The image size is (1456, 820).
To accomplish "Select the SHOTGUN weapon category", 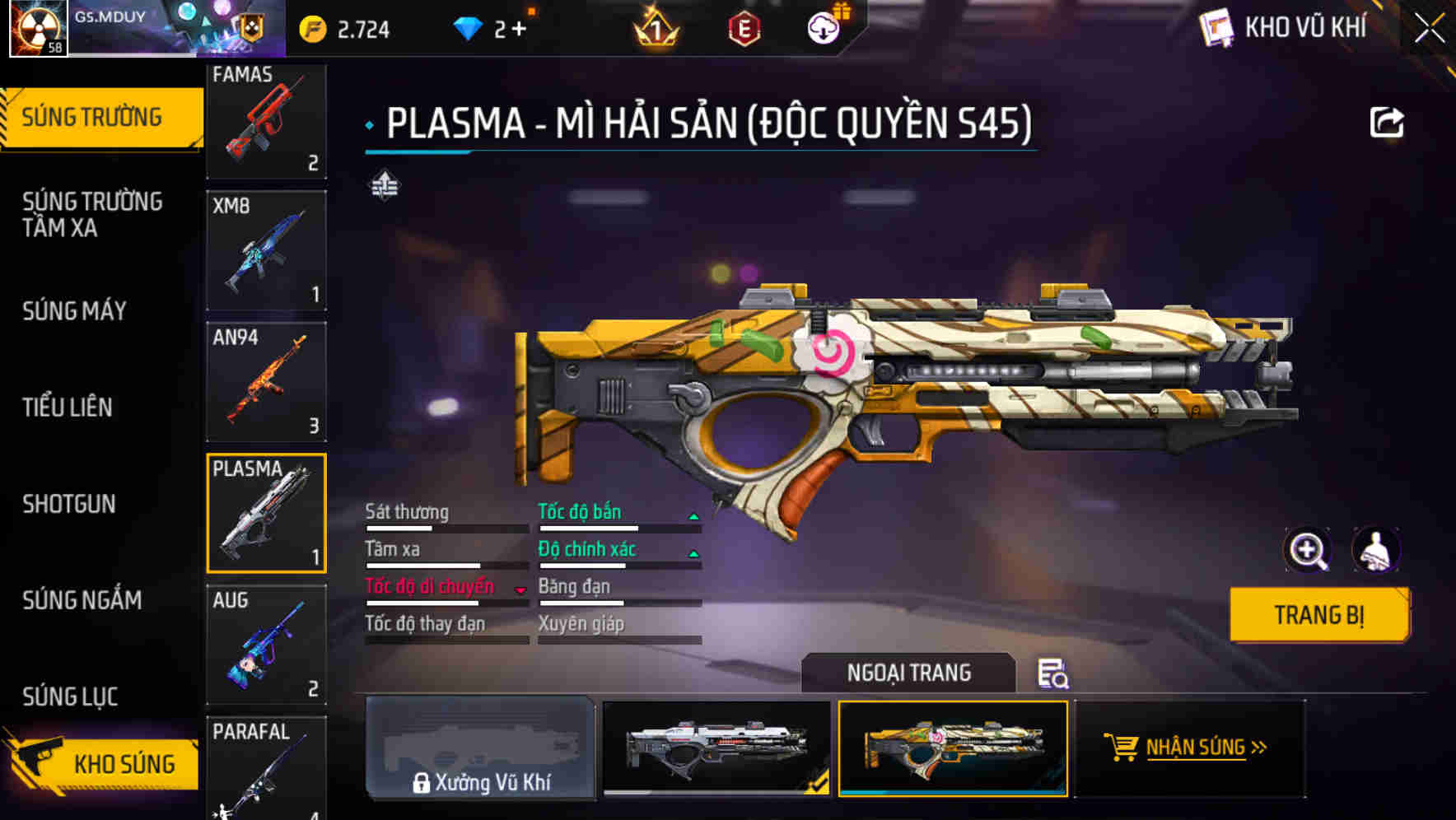I will pyautogui.click(x=70, y=504).
